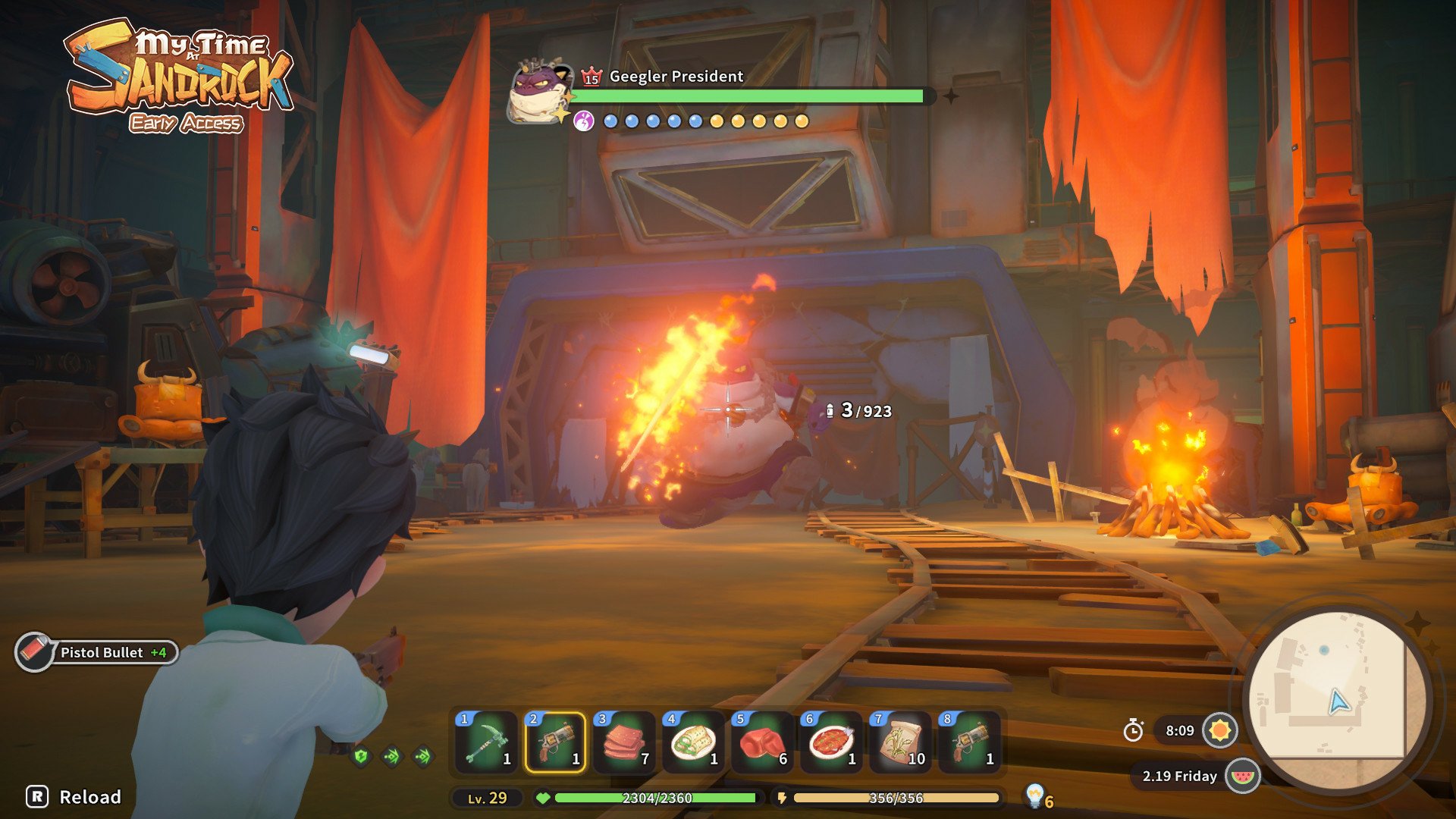Open the circular minimap
Screen dimensions: 1456x819
click(x=1338, y=698)
